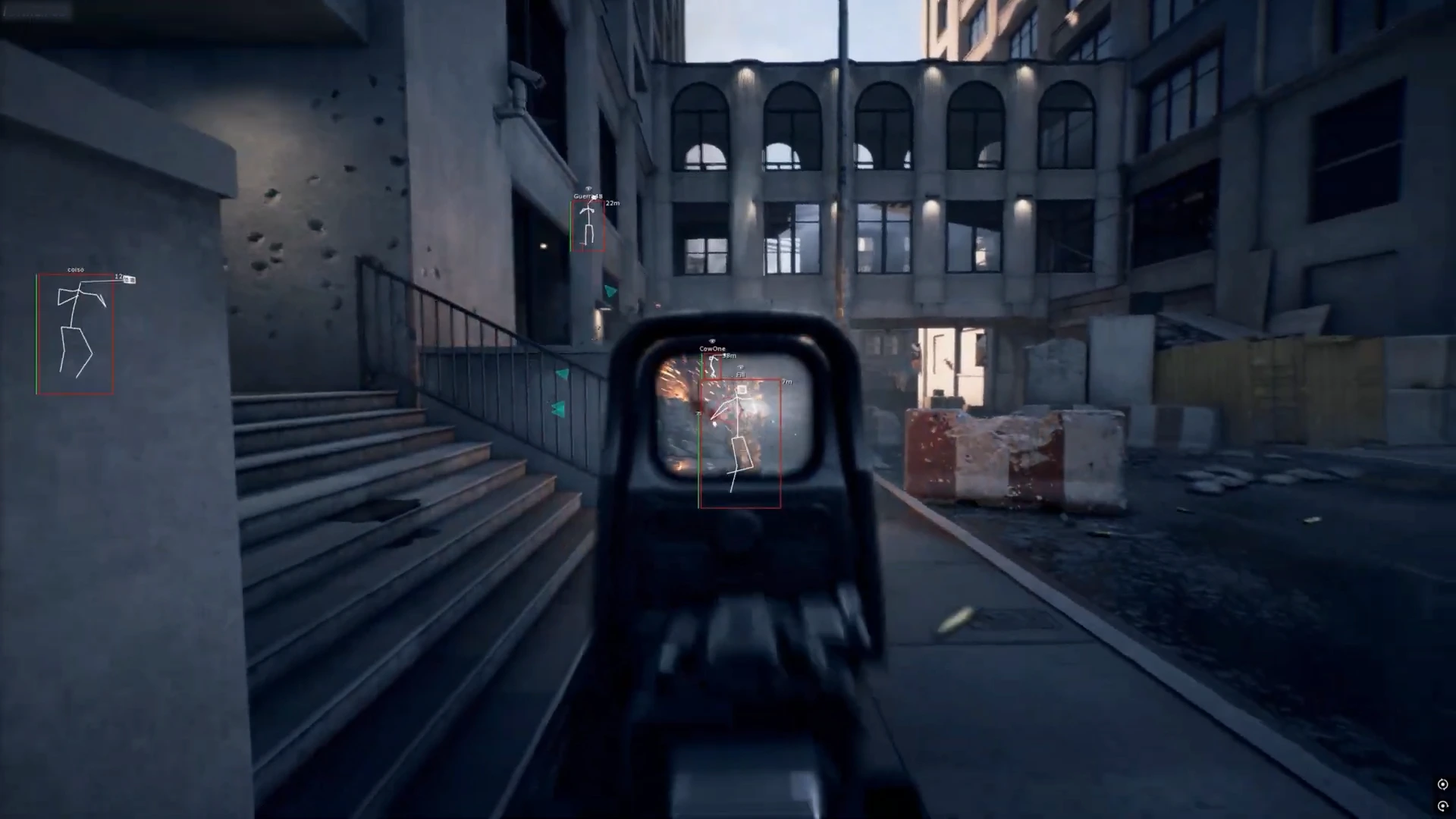The image size is (1456, 819).
Task: Click the eye icon above Guerra48's nametag
Action: 588,189
